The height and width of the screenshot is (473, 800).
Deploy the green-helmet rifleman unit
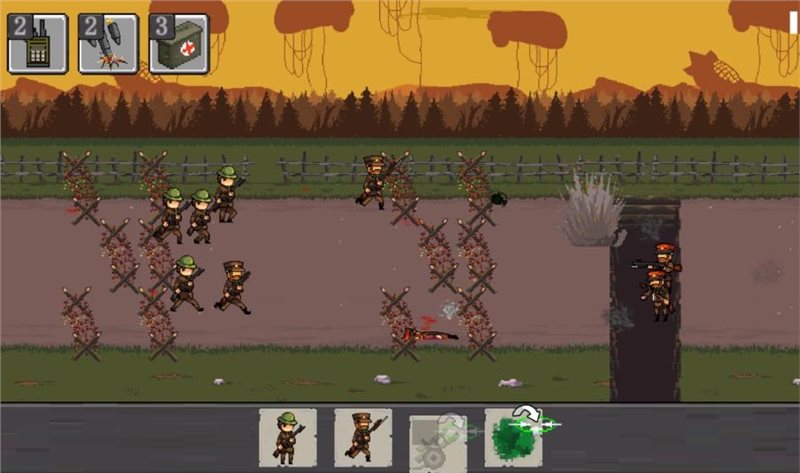288,437
